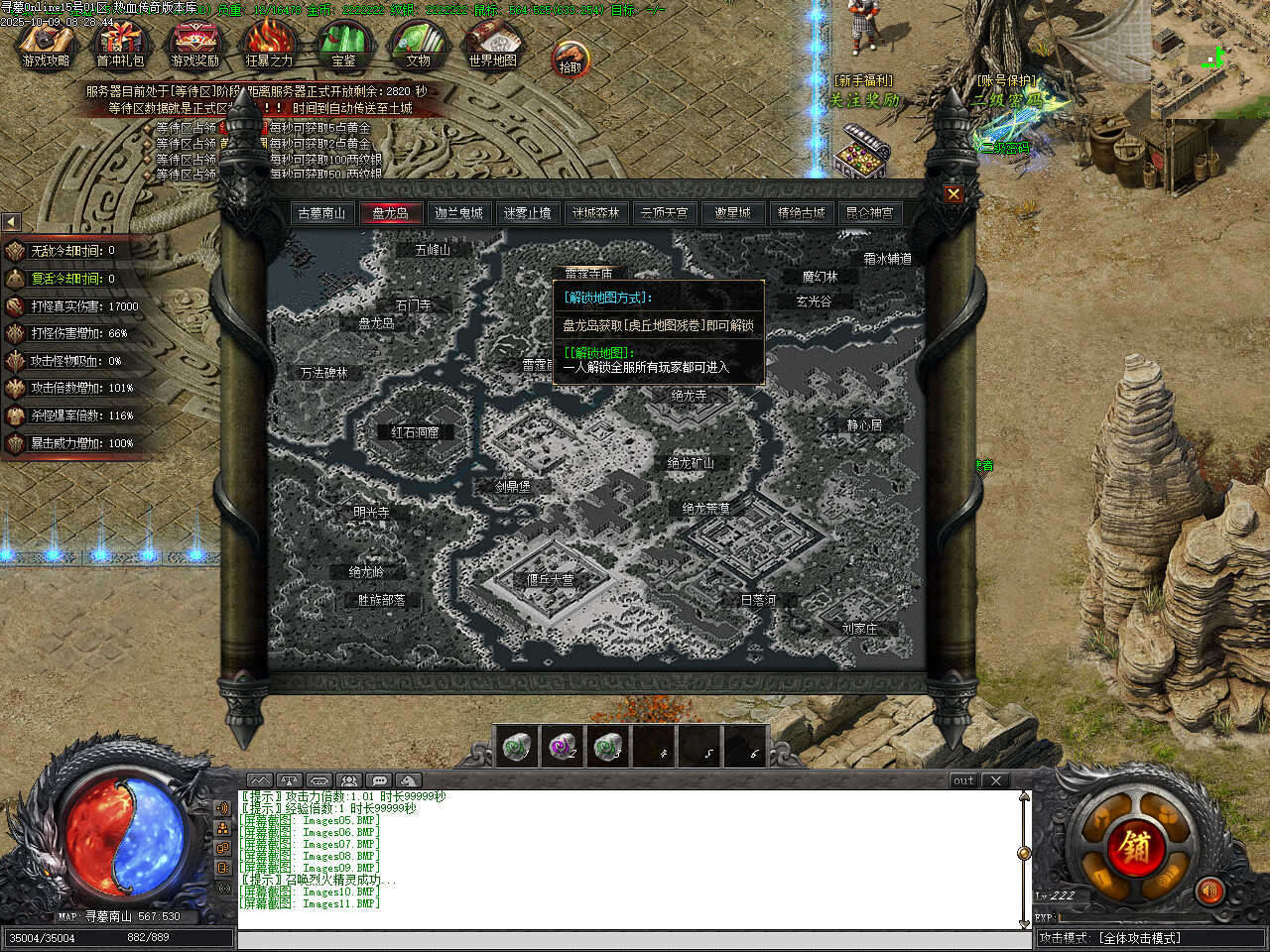This screenshot has height=952, width=1270.
Task: Switch to the 昆仑神宫 map tab
Action: 869,213
